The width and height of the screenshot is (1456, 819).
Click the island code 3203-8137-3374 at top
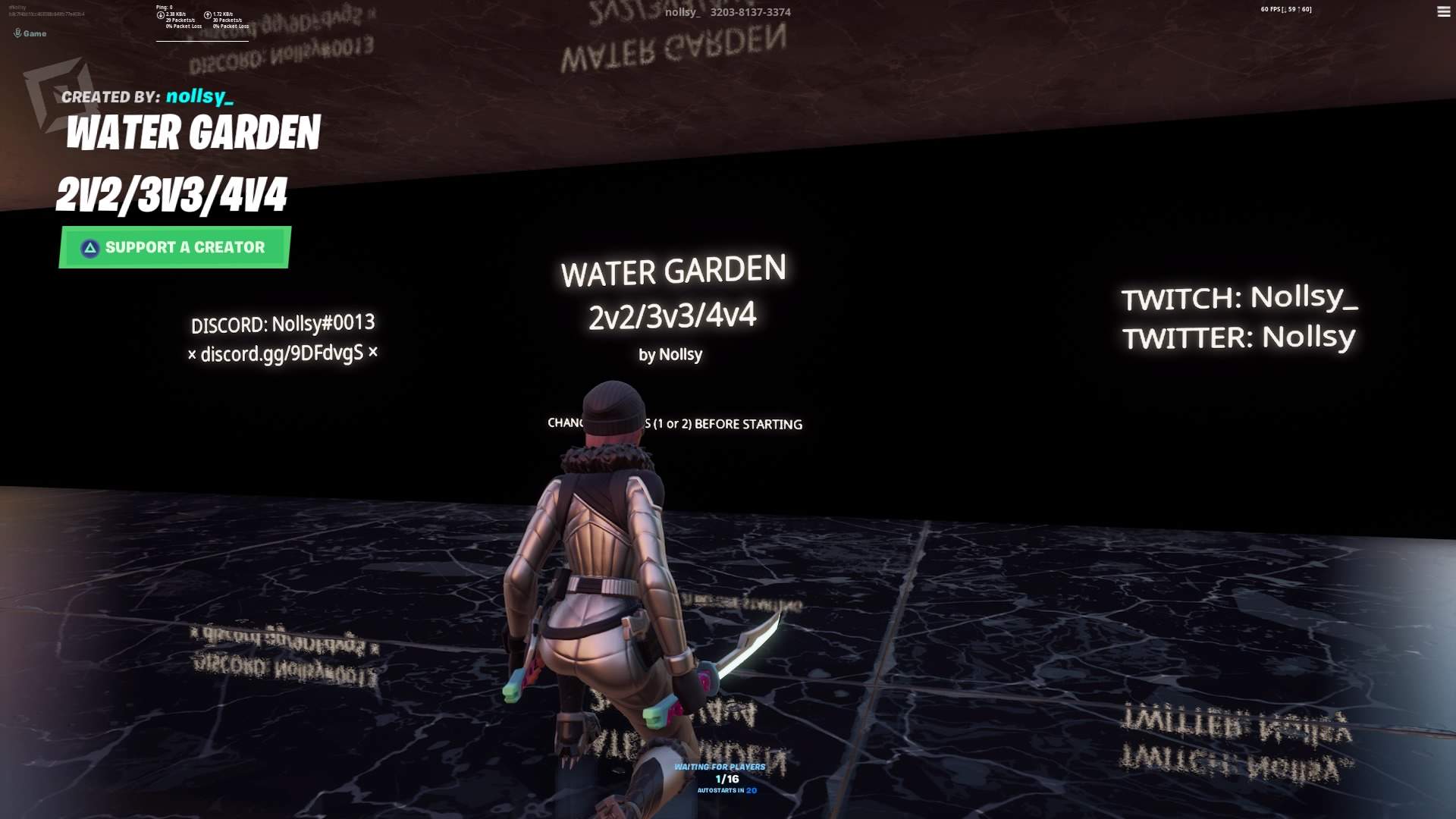coord(749,12)
